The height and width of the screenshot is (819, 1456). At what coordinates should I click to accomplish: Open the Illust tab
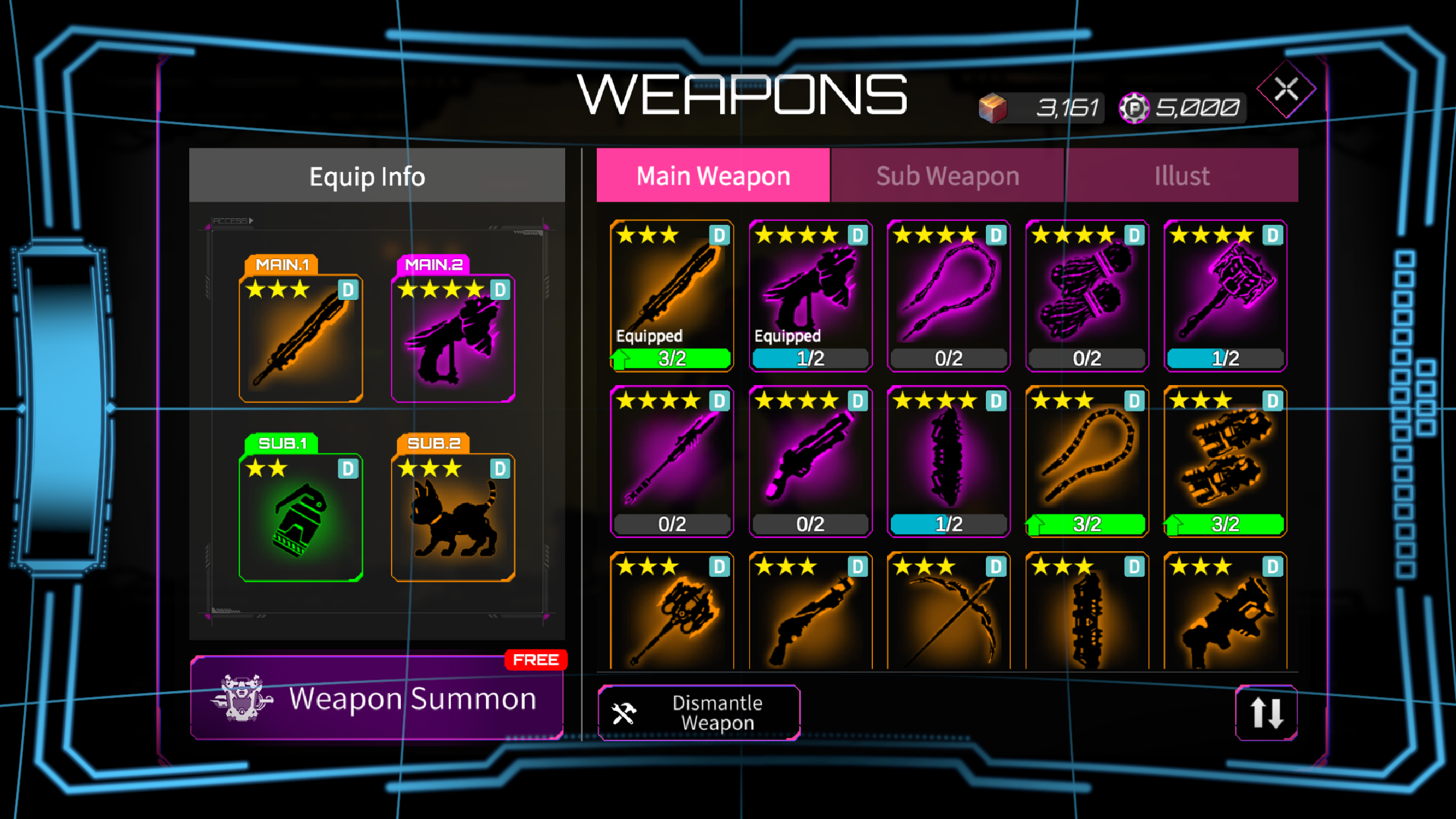point(1182,175)
